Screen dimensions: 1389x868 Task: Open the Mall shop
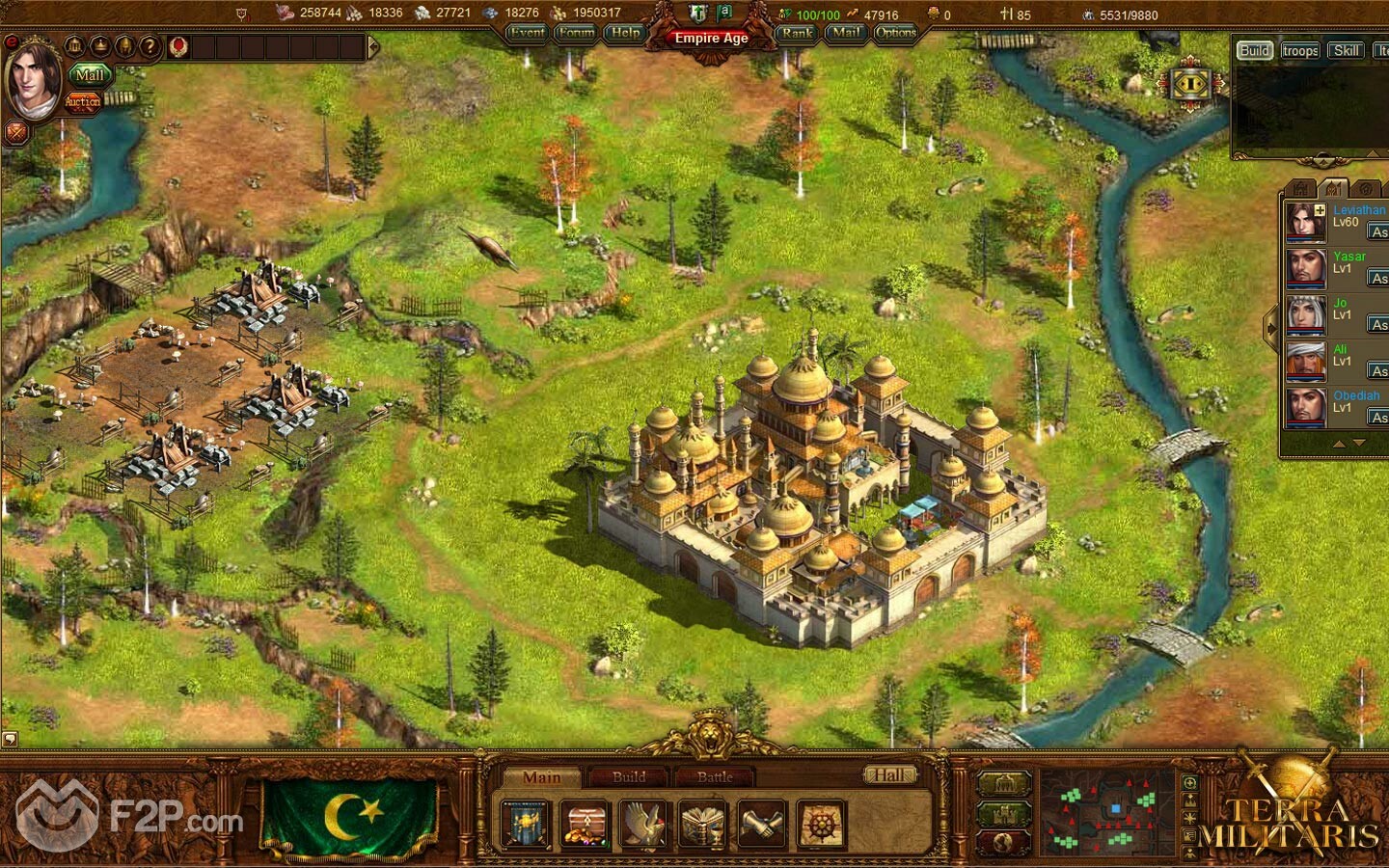coord(90,75)
